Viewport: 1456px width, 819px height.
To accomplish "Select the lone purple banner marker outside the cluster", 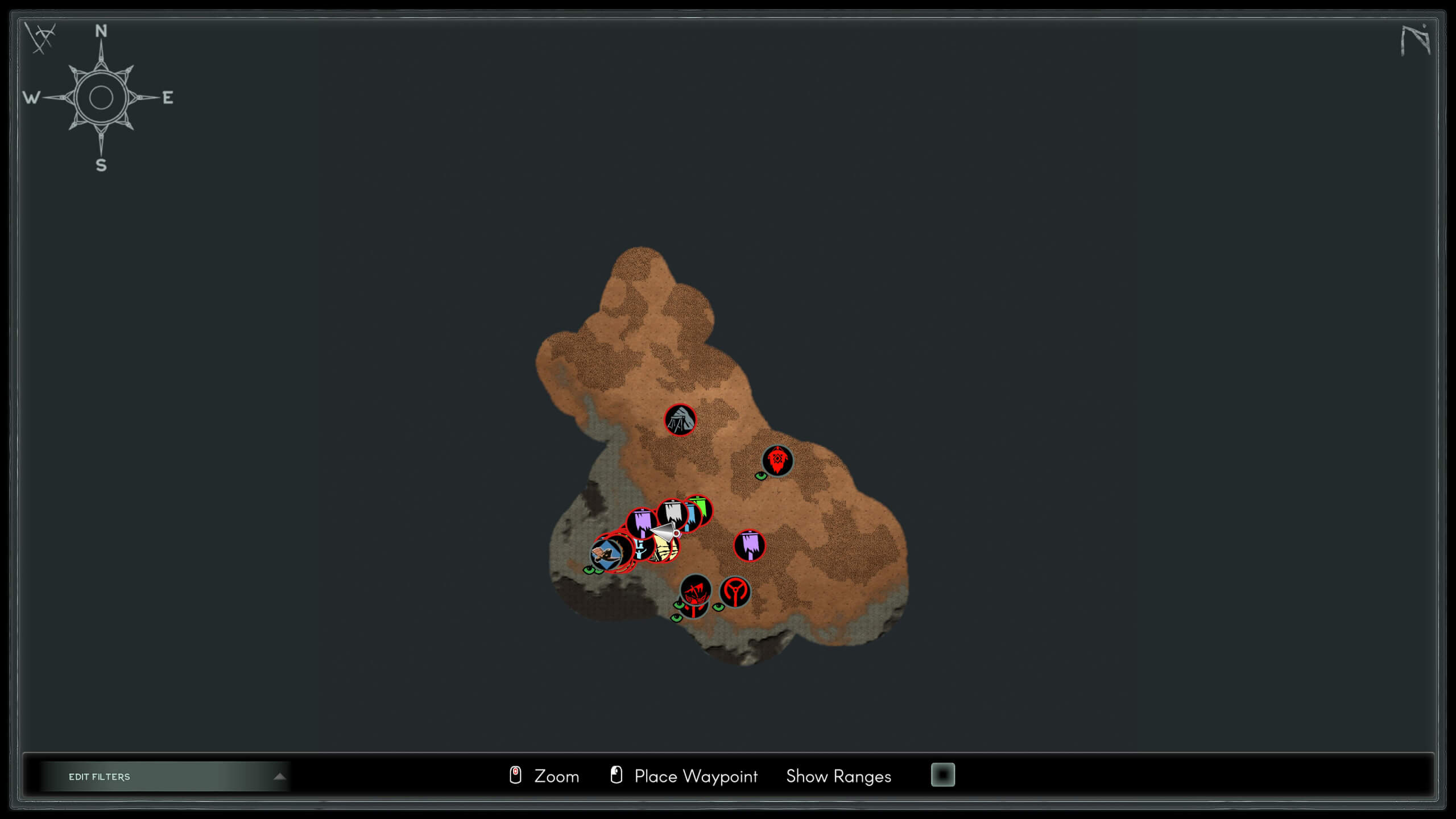I will [750, 545].
